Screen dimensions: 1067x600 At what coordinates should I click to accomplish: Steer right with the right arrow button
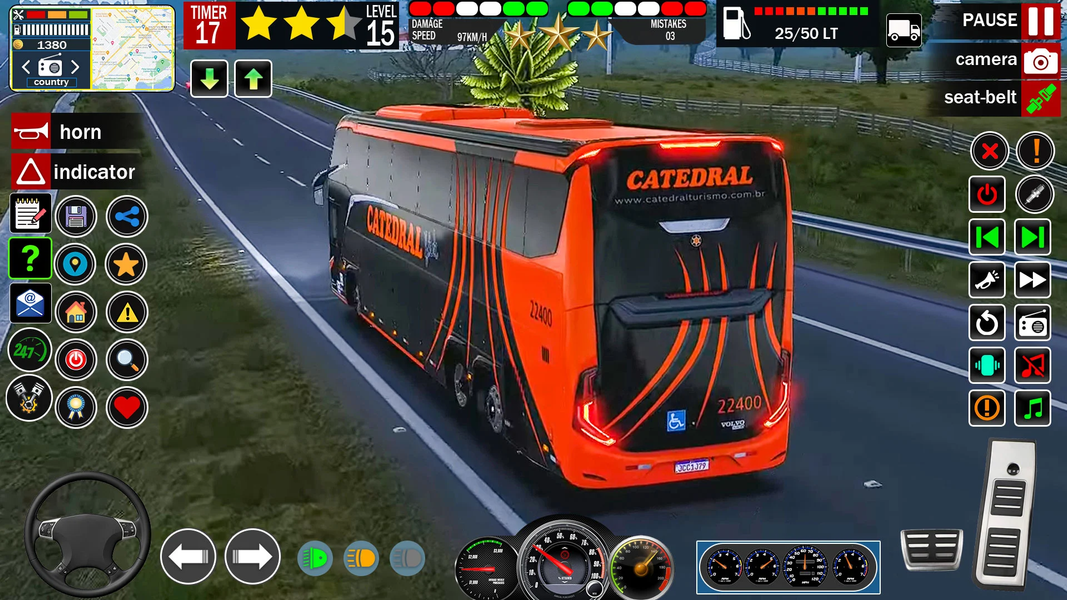(252, 556)
